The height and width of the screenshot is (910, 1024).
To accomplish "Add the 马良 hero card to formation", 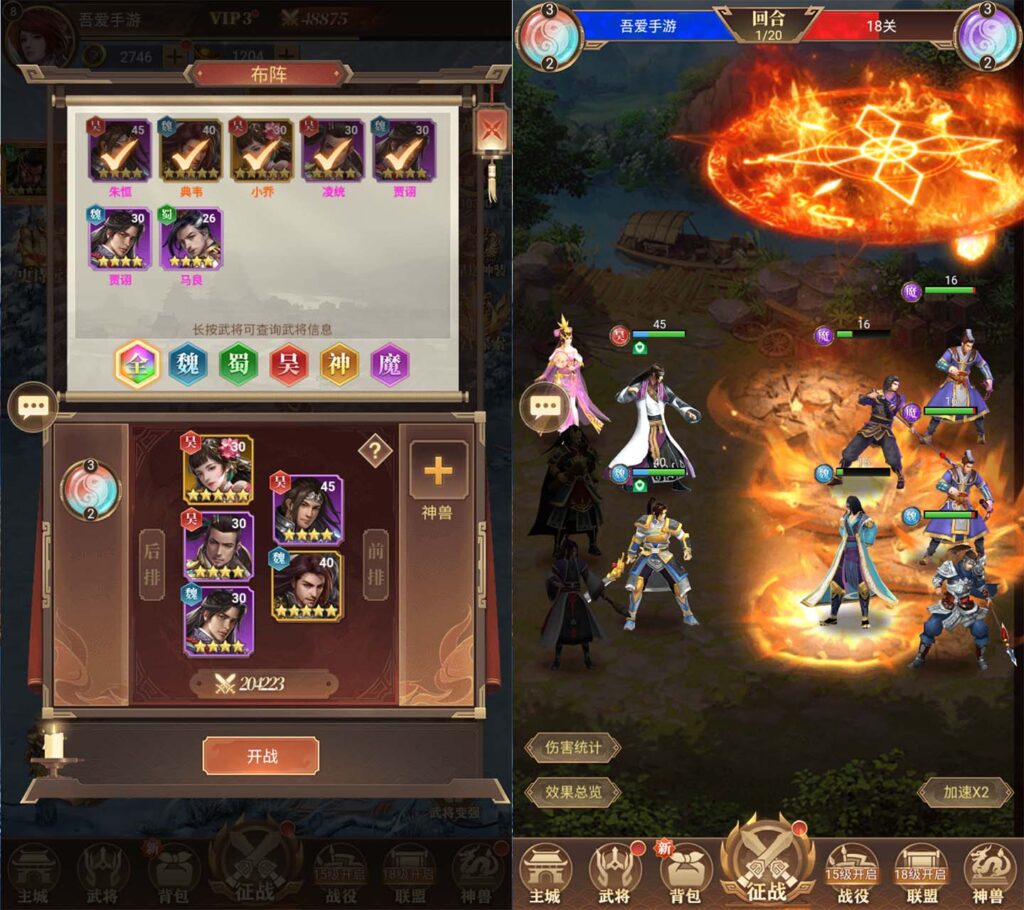I will (x=191, y=238).
